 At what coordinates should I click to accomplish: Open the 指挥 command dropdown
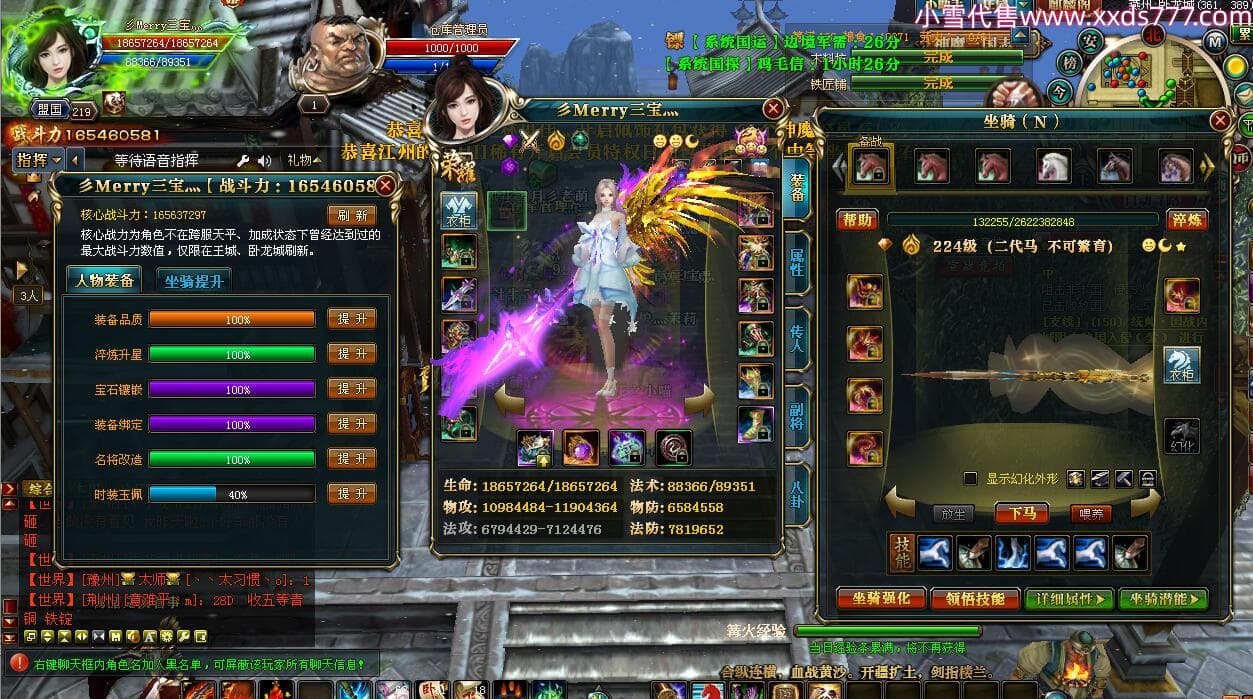[x=38, y=160]
